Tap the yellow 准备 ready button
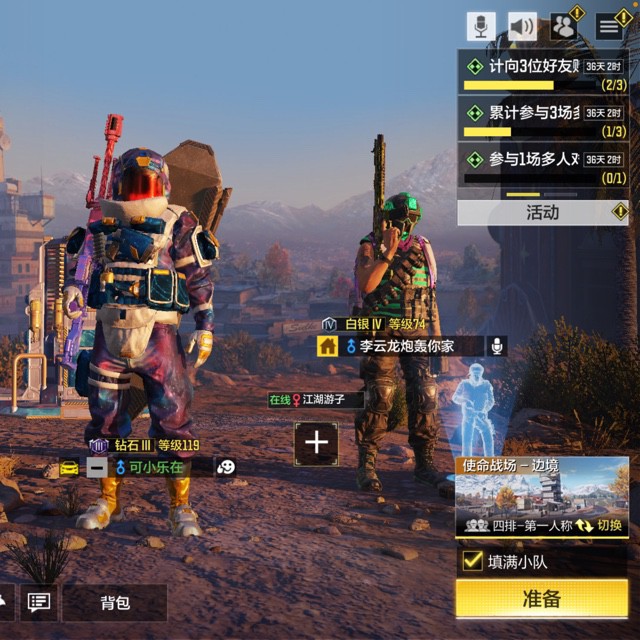 (541, 599)
